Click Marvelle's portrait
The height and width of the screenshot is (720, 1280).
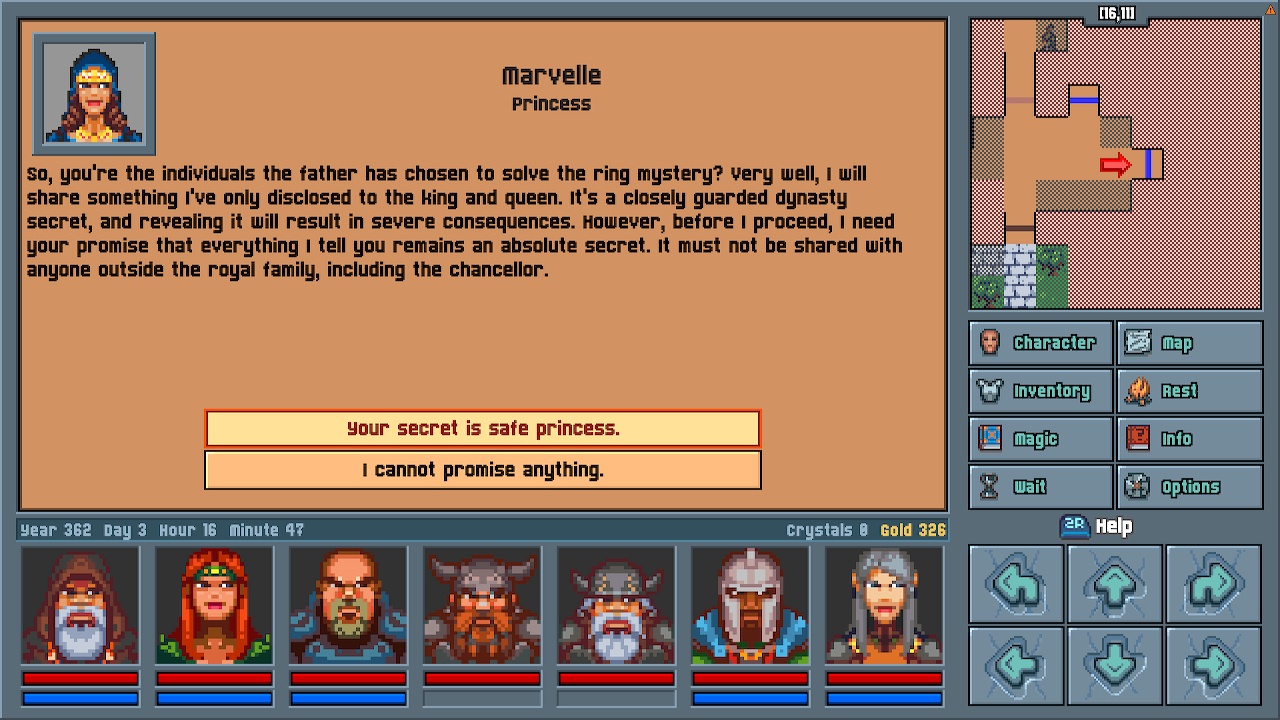(x=93, y=93)
